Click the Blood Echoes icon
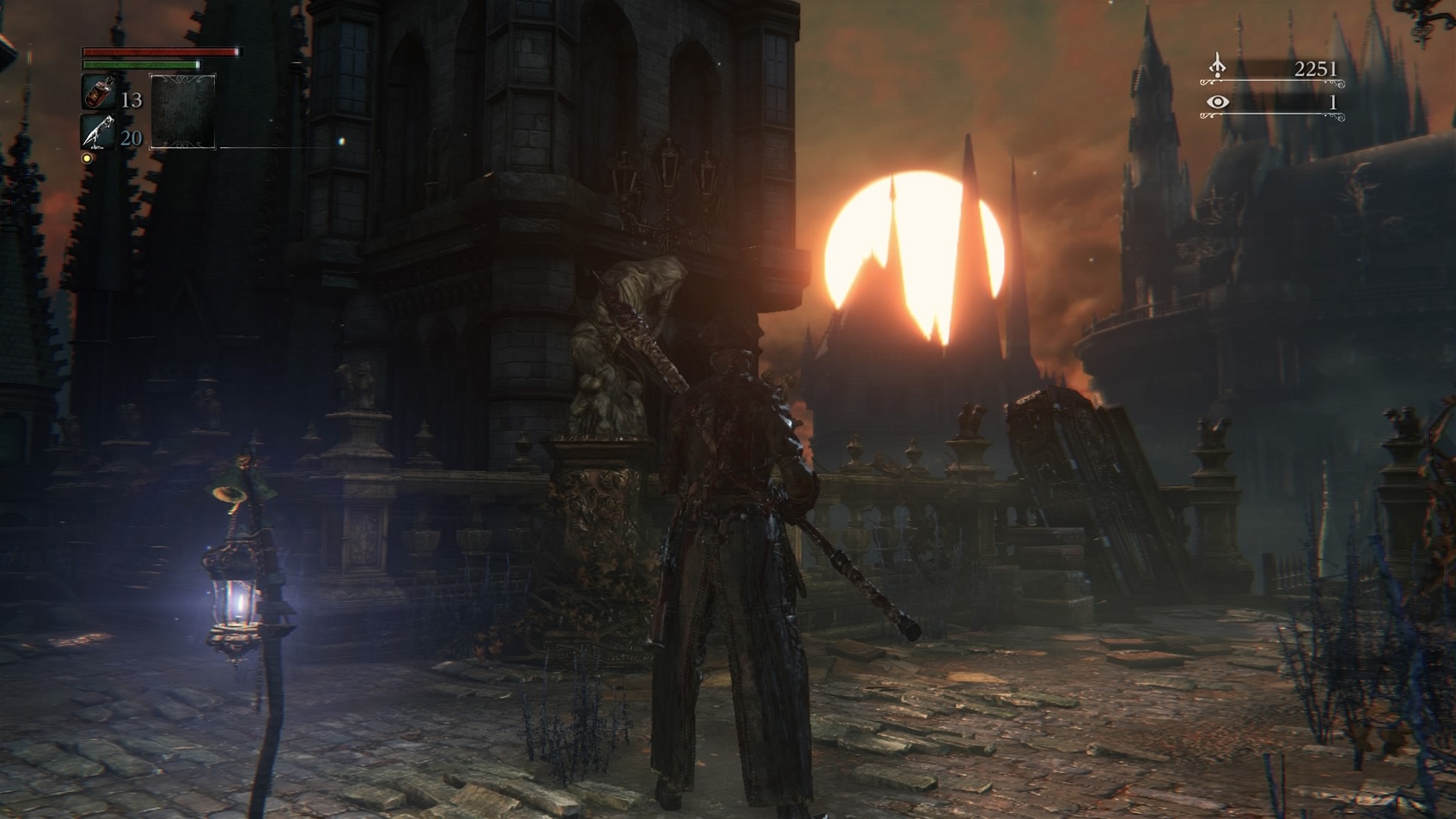The height and width of the screenshot is (819, 1456). [1218, 67]
